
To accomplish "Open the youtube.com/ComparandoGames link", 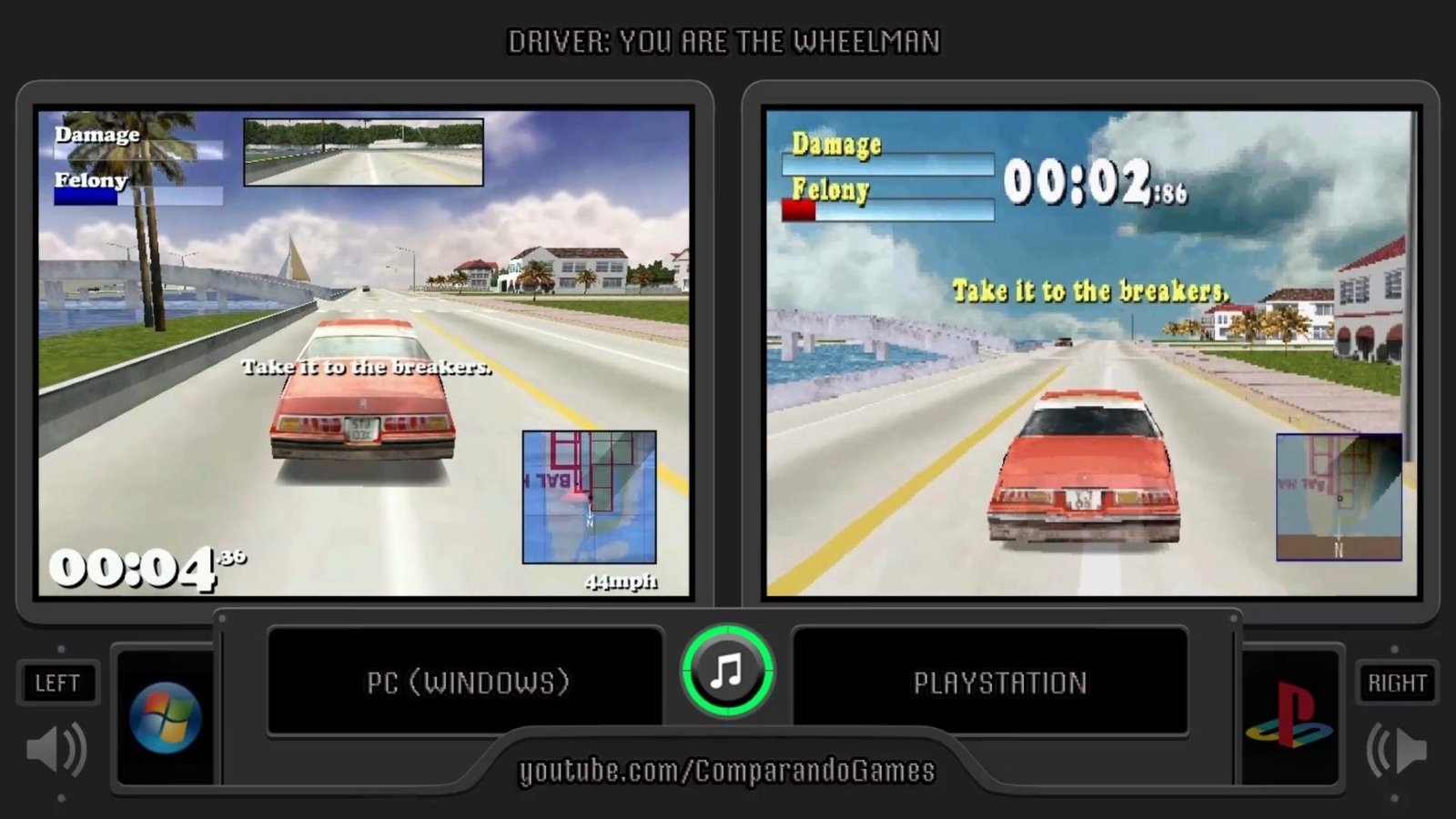I will pos(727,771).
